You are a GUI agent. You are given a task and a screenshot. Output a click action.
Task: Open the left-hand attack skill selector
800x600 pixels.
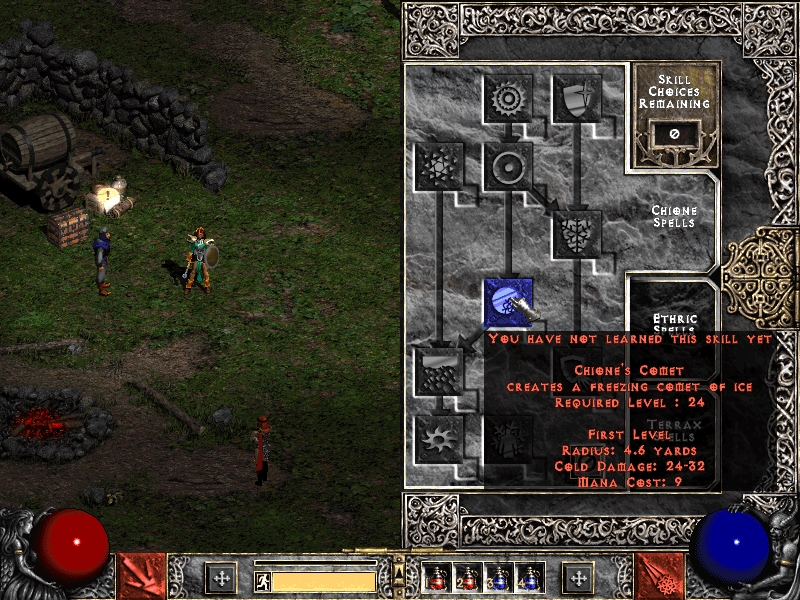tap(142, 576)
